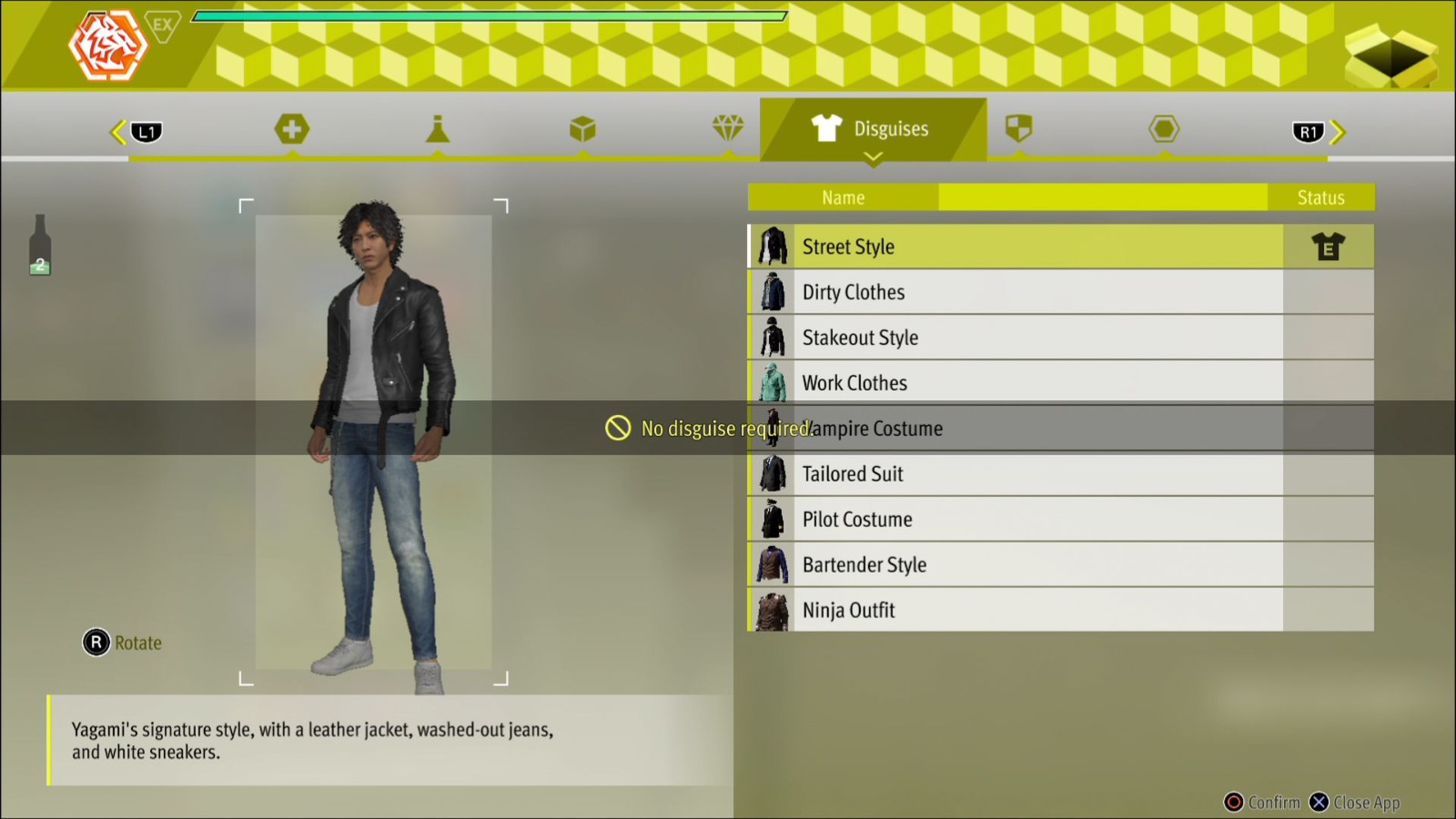Open the items box tab icon
The height and width of the screenshot is (819, 1456).
tap(583, 128)
